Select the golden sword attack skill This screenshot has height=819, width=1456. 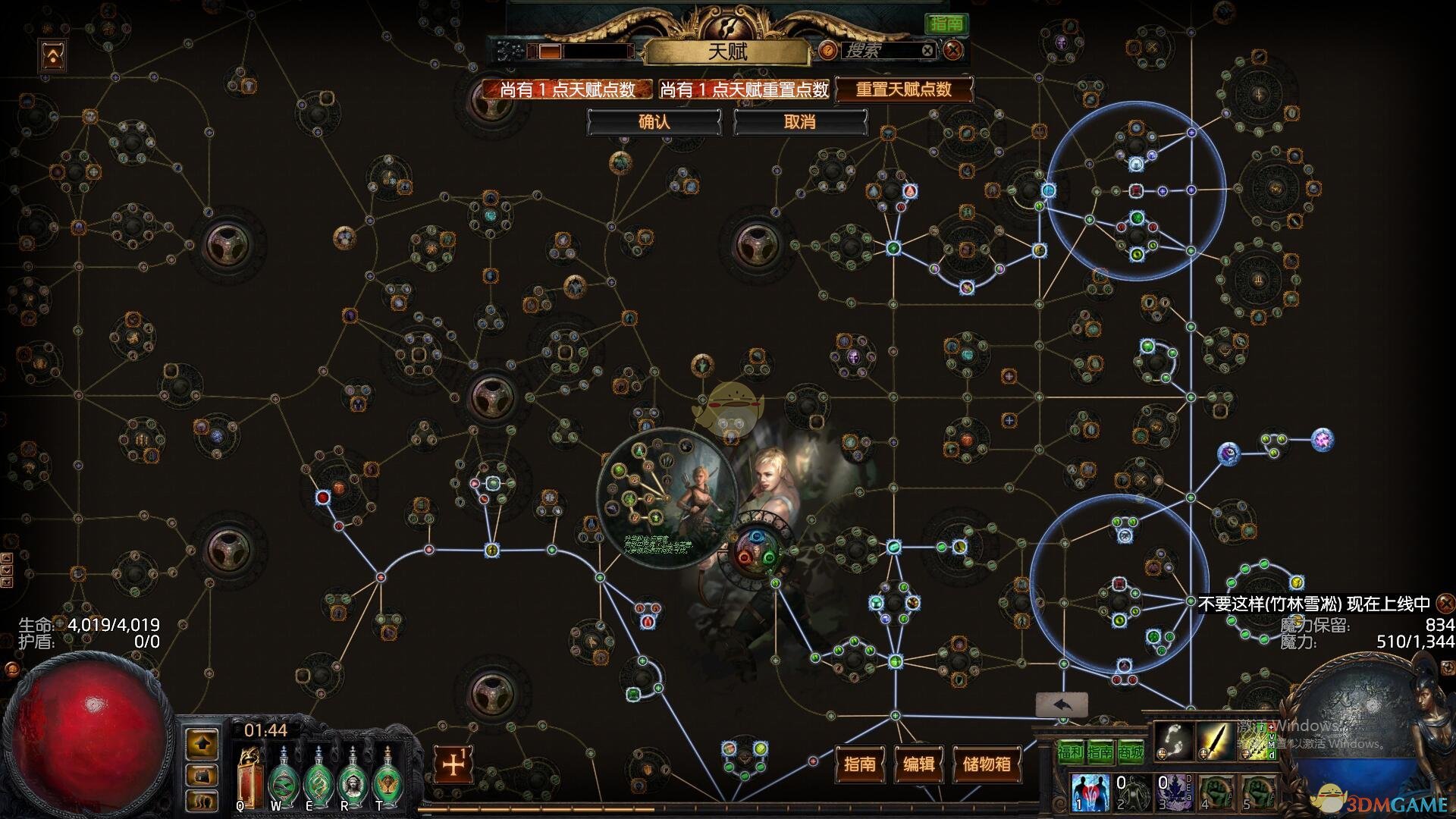click(1215, 740)
